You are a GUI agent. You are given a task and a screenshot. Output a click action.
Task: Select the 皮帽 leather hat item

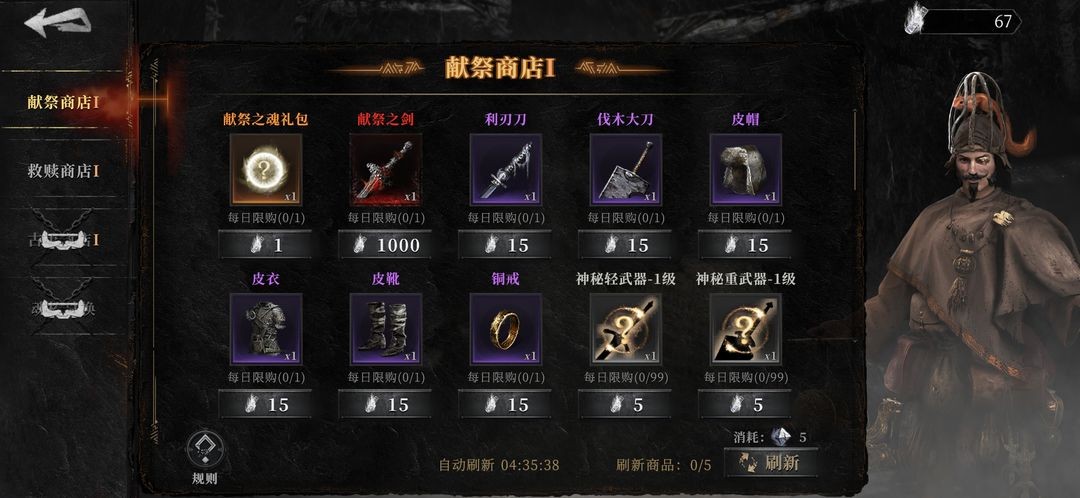tap(745, 168)
